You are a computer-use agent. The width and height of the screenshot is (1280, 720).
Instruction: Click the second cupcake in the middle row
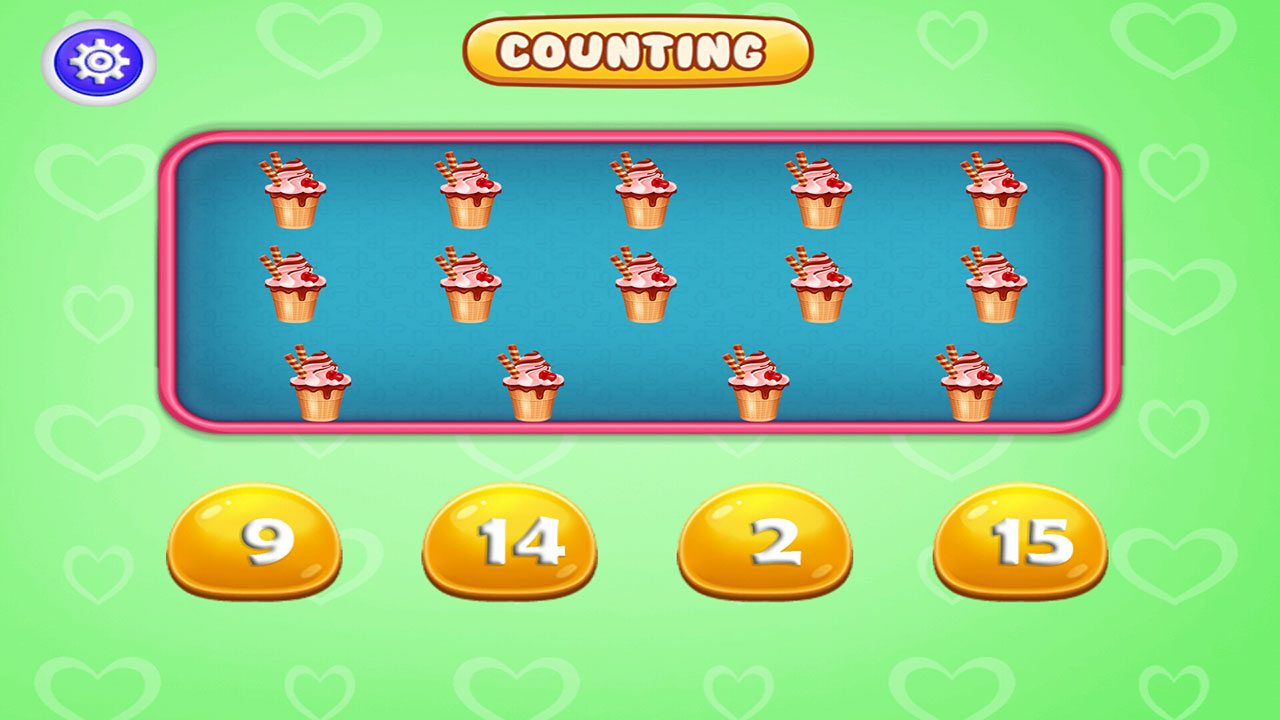click(x=467, y=283)
